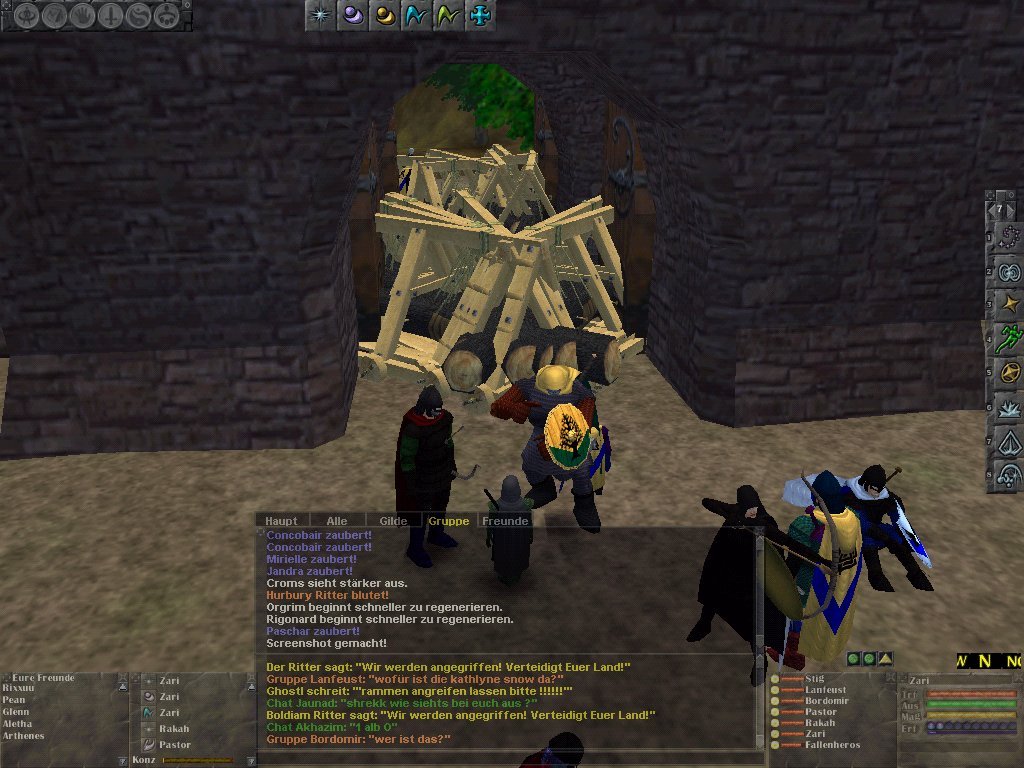Activate the purple orb buff icon
The width and height of the screenshot is (1024, 768).
coord(352,15)
